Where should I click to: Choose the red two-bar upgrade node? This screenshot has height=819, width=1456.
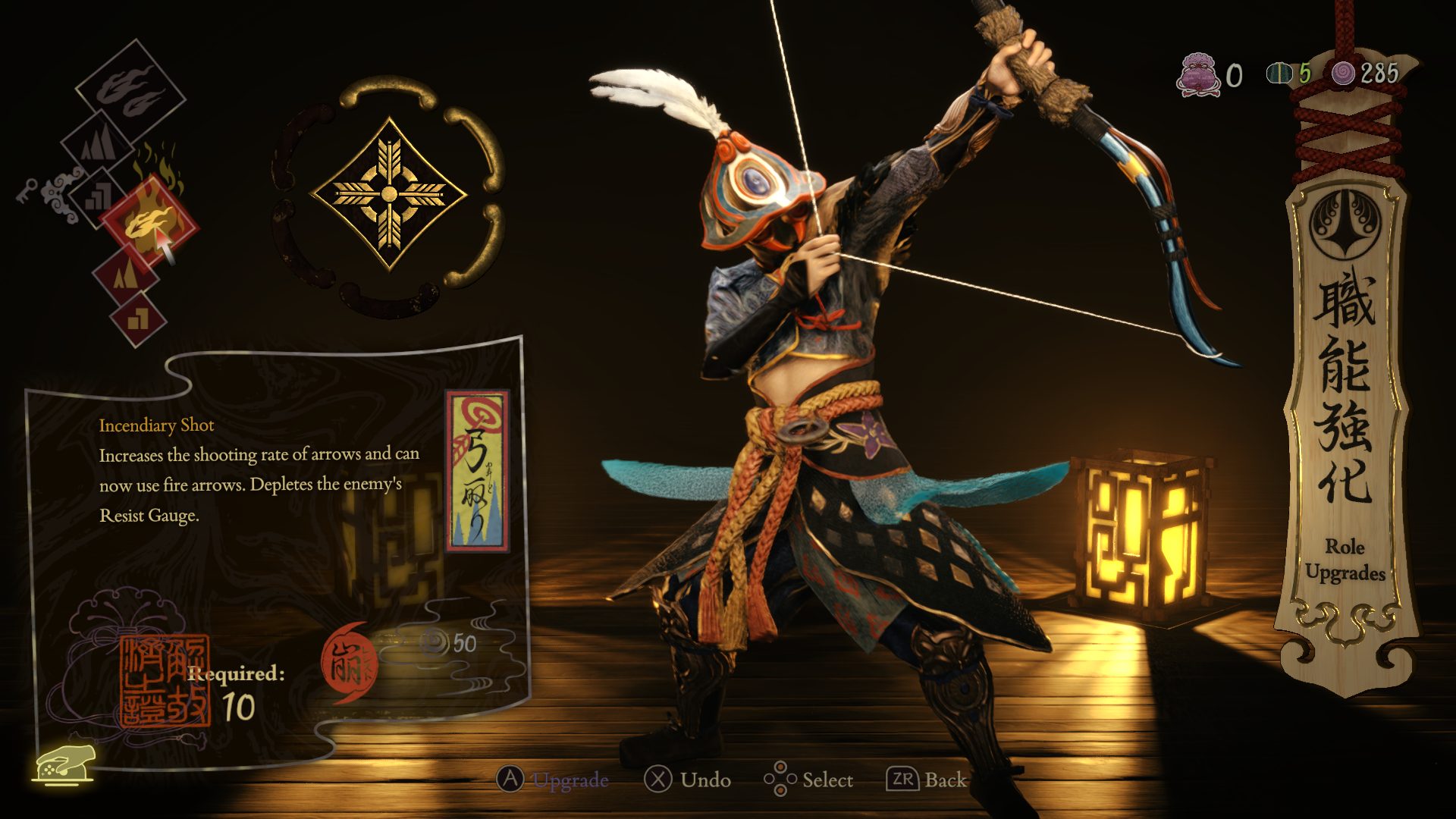point(138,318)
